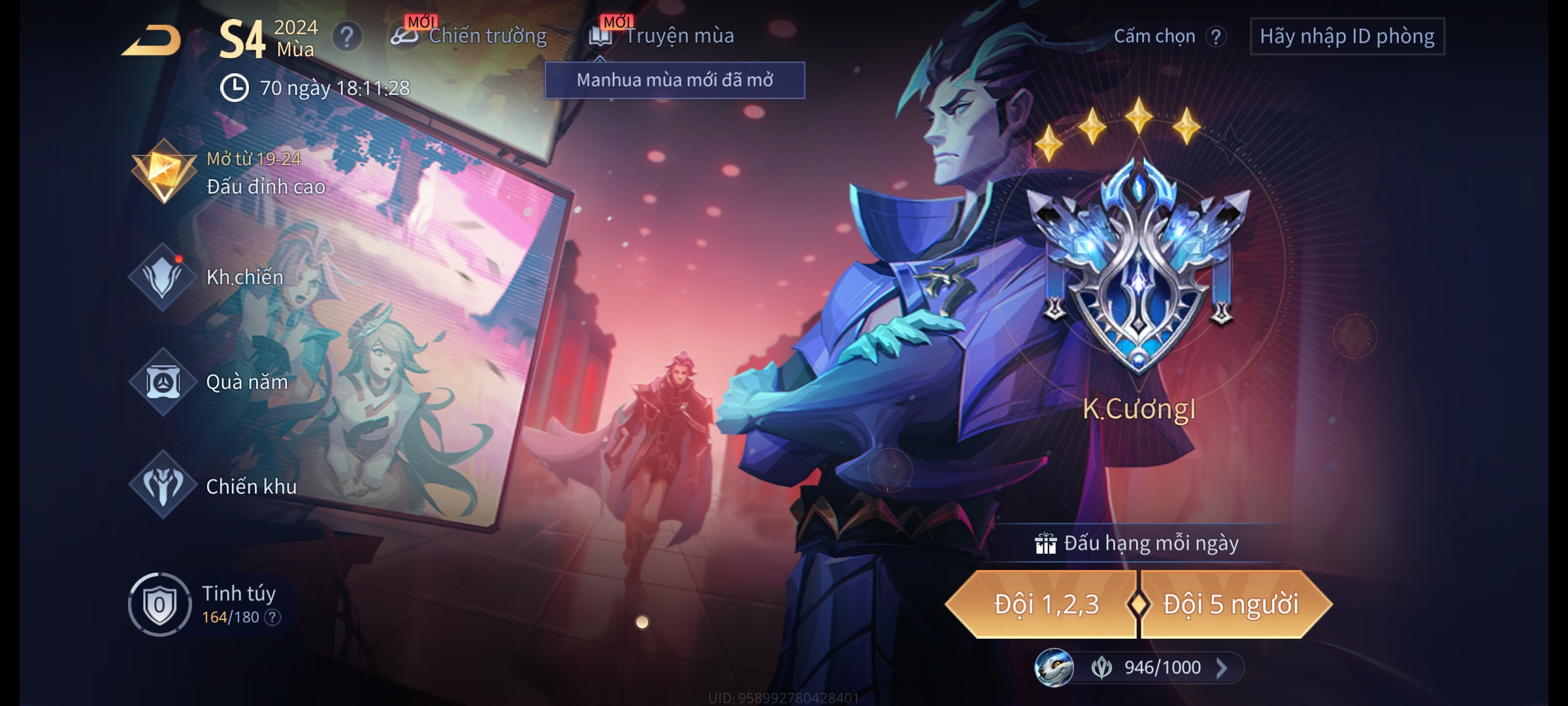This screenshot has height=706, width=1568.
Task: Click the Manhua mùa mới đã mở tooltip
Action: 674,80
